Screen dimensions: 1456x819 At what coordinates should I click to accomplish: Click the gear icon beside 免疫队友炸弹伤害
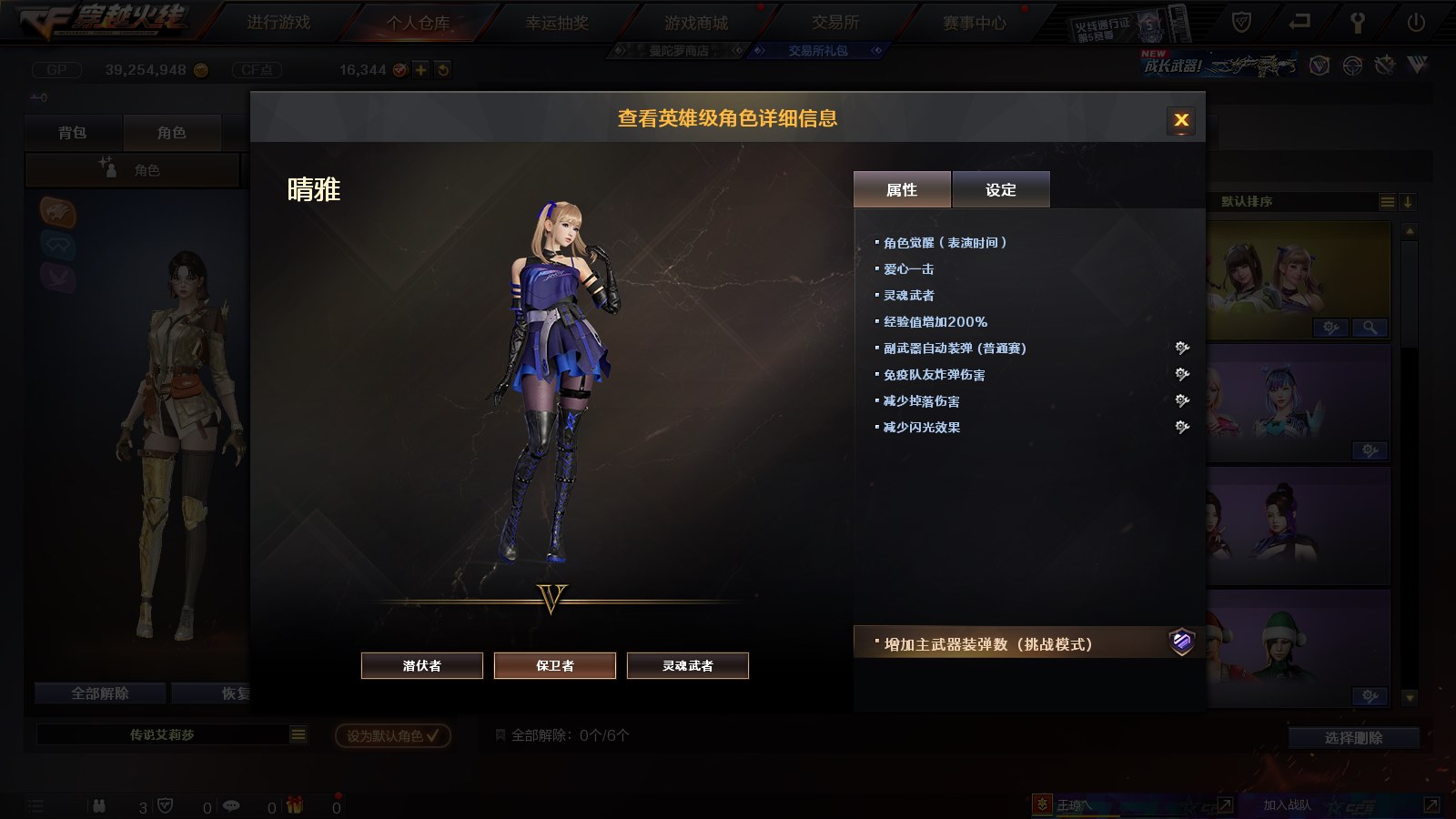click(x=1182, y=374)
